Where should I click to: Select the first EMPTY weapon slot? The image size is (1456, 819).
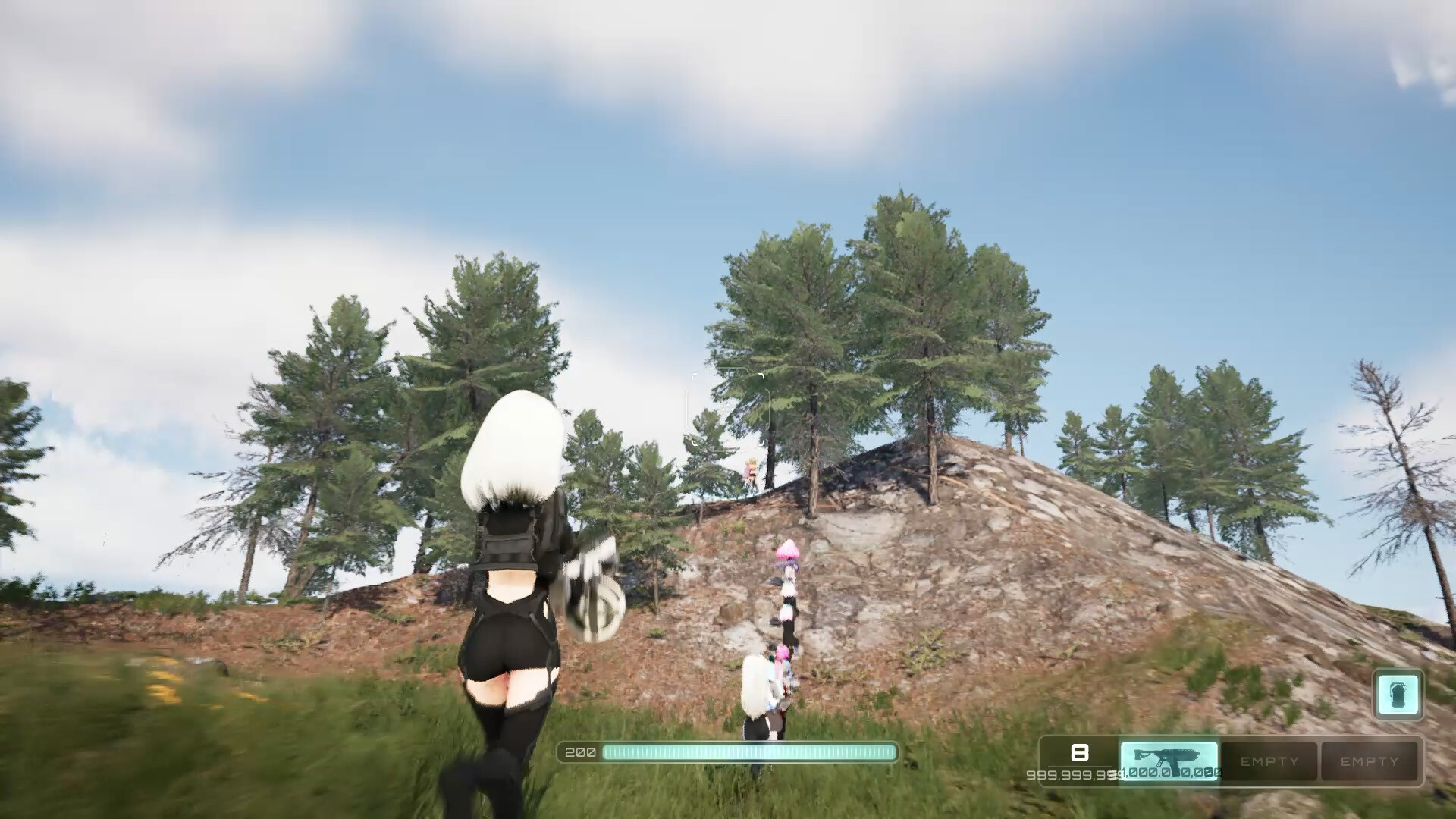pyautogui.click(x=1271, y=761)
